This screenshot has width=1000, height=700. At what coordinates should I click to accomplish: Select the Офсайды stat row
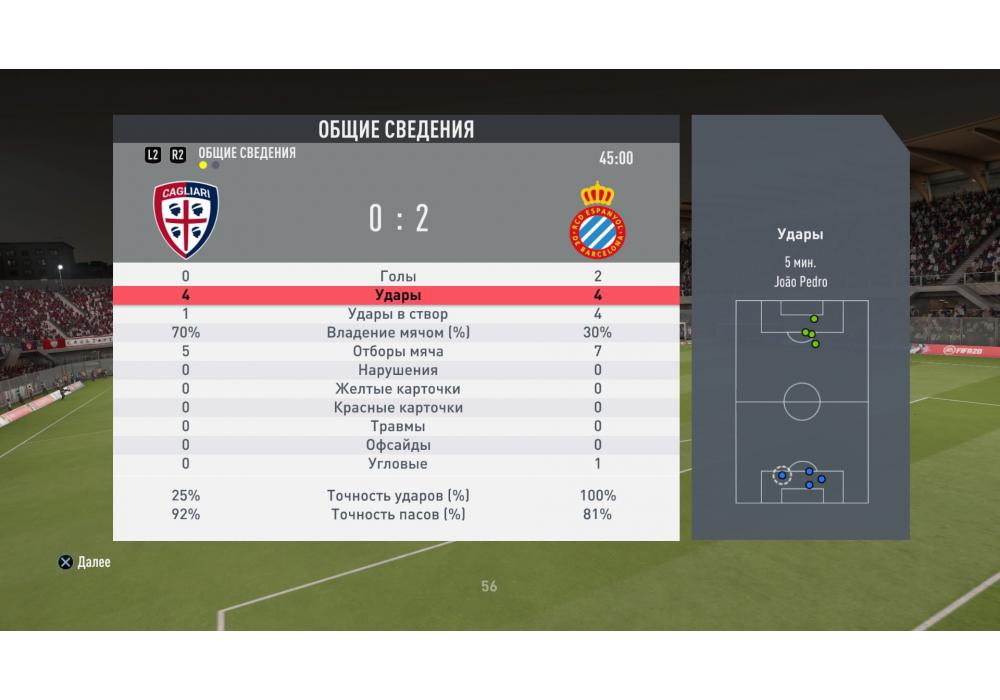pos(398,445)
